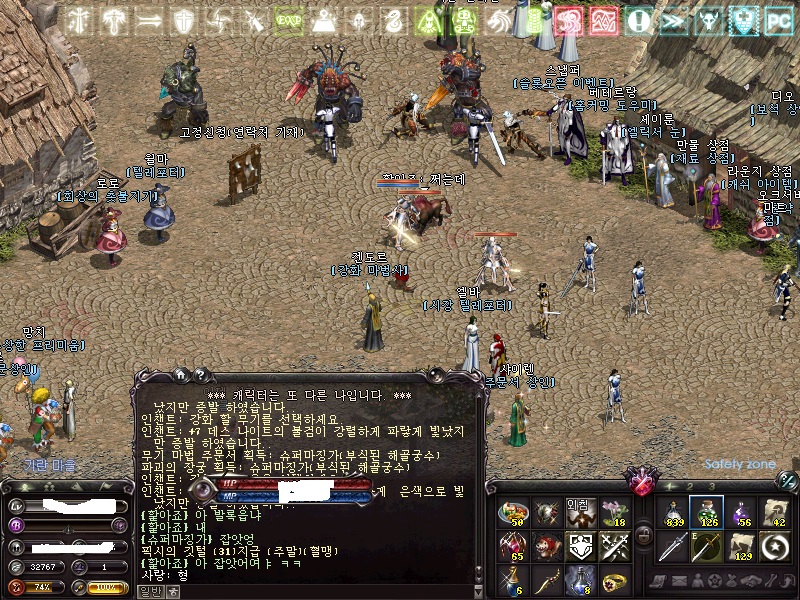Open the 일반 chat tab
Image resolution: width=800 pixels, height=600 pixels.
[149, 592]
